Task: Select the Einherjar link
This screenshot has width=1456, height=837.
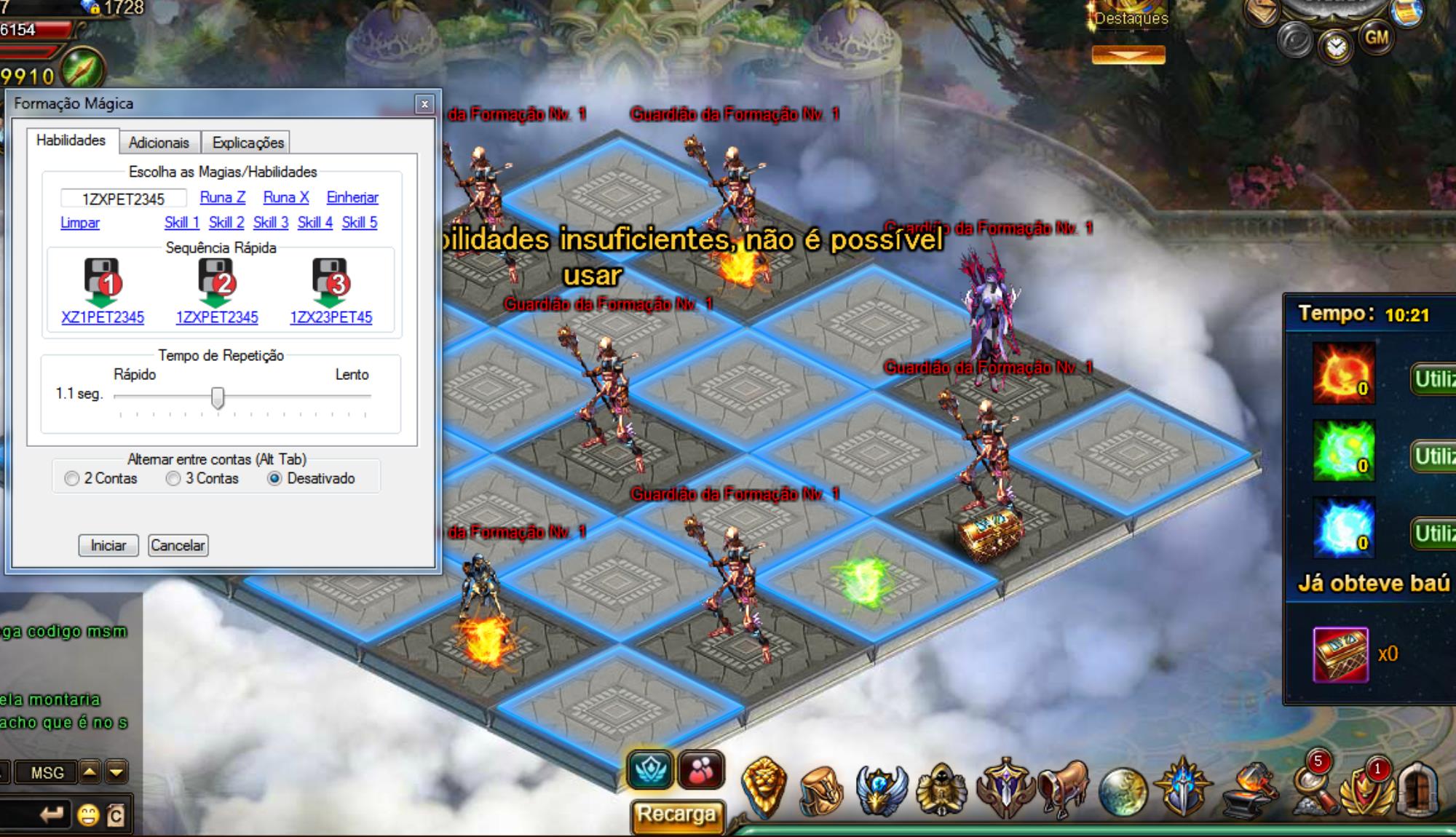Action: (x=352, y=197)
